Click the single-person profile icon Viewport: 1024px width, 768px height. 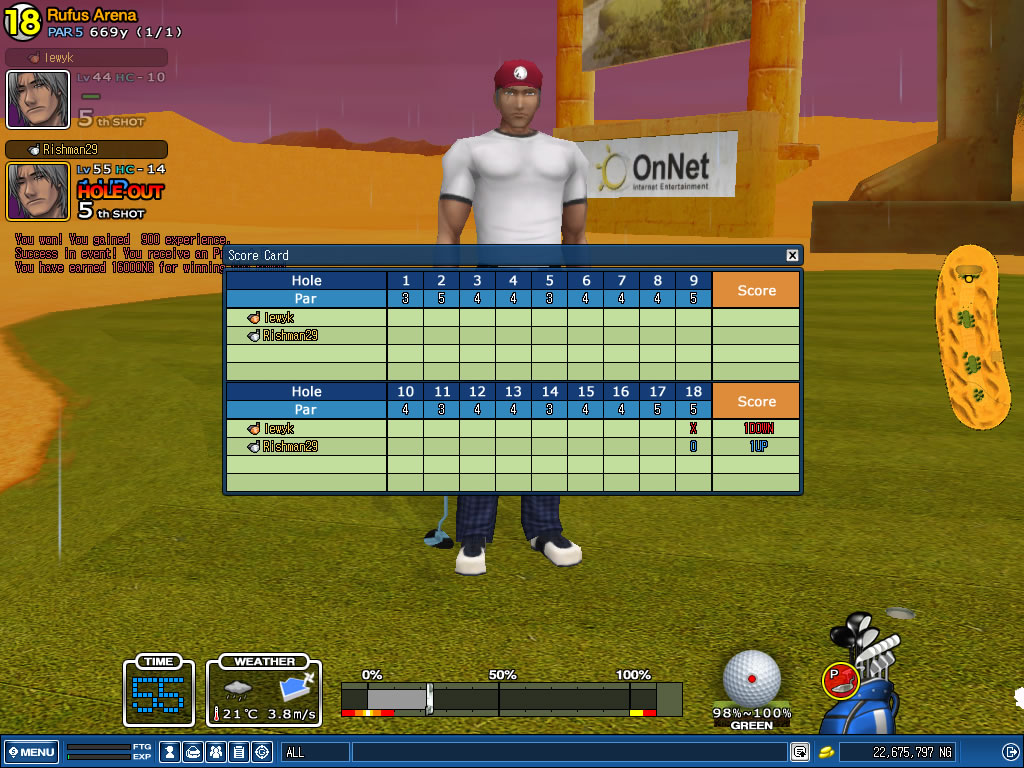170,752
